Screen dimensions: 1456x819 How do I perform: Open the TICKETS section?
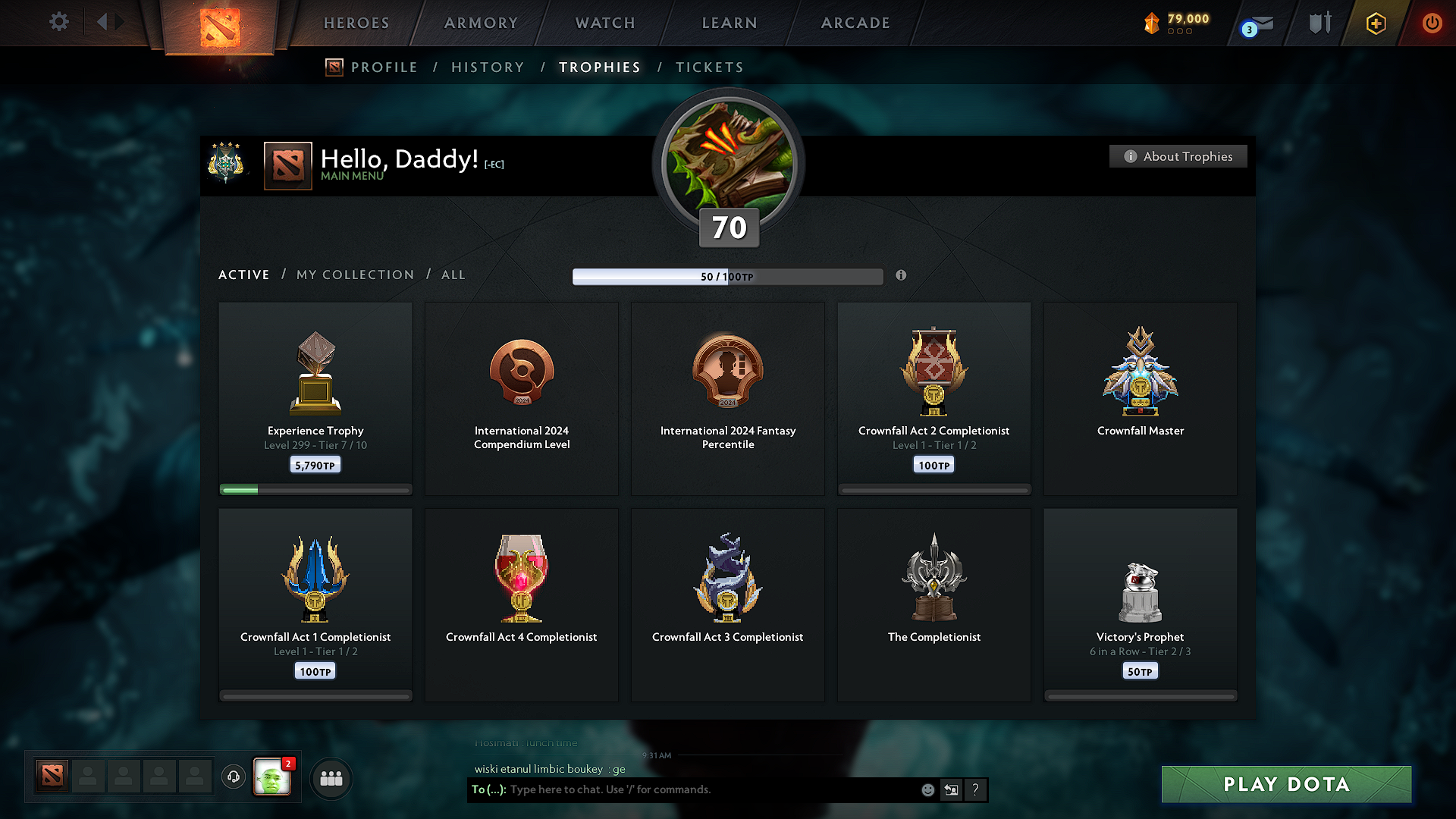(709, 67)
